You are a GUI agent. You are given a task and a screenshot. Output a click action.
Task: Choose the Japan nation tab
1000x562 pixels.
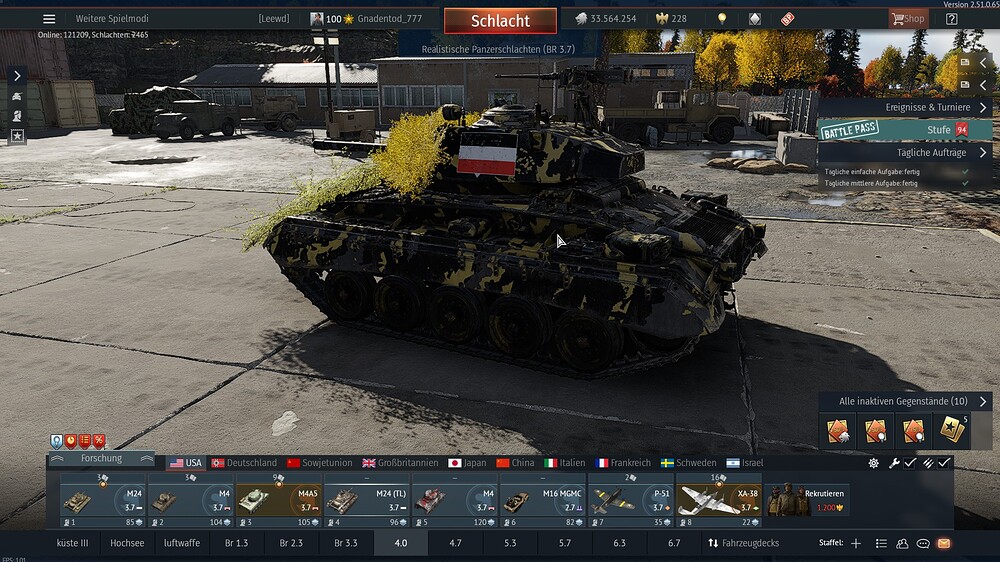coord(467,463)
